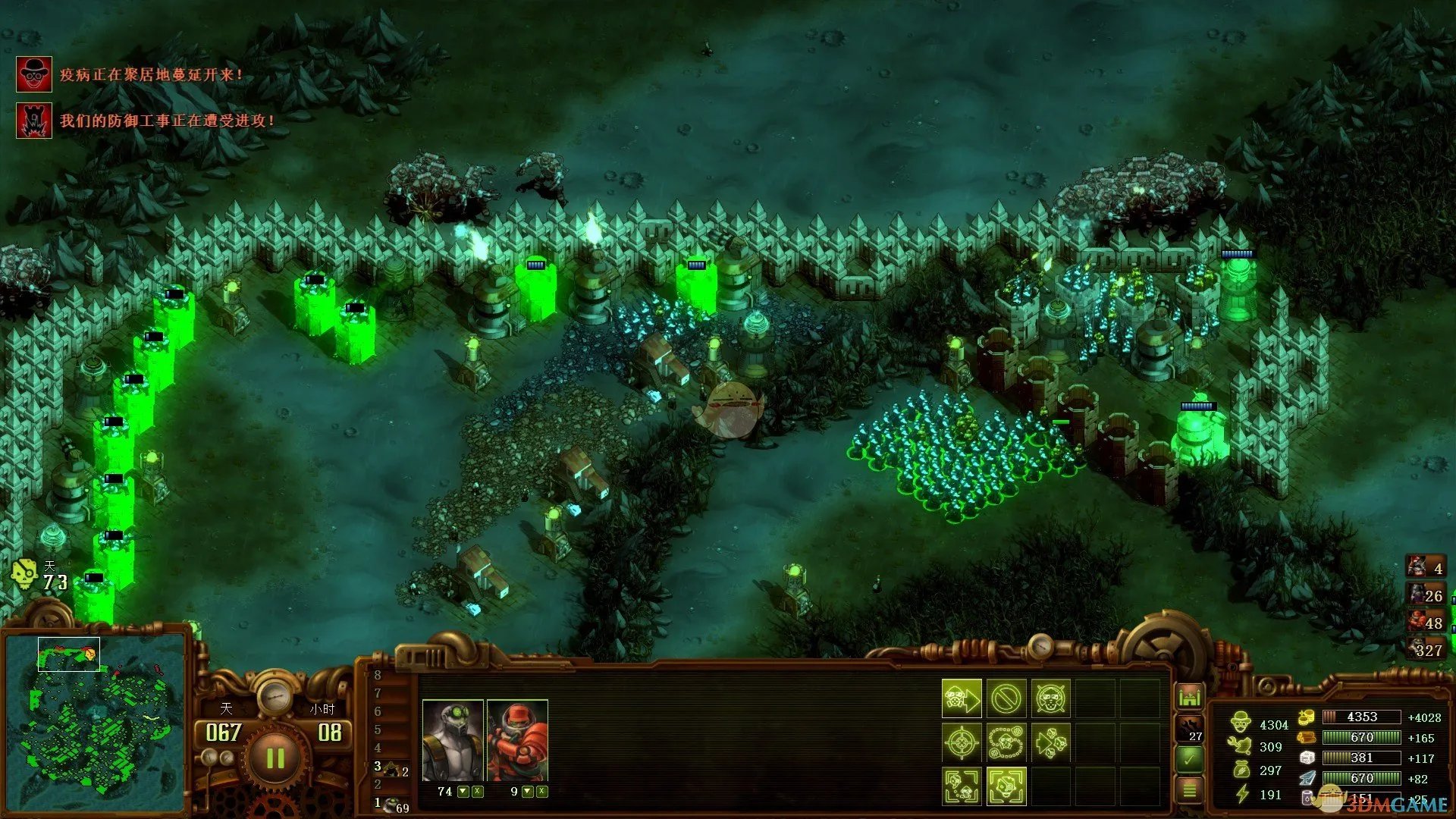Click the green checkmark button
1456x819 pixels.
click(x=1190, y=758)
